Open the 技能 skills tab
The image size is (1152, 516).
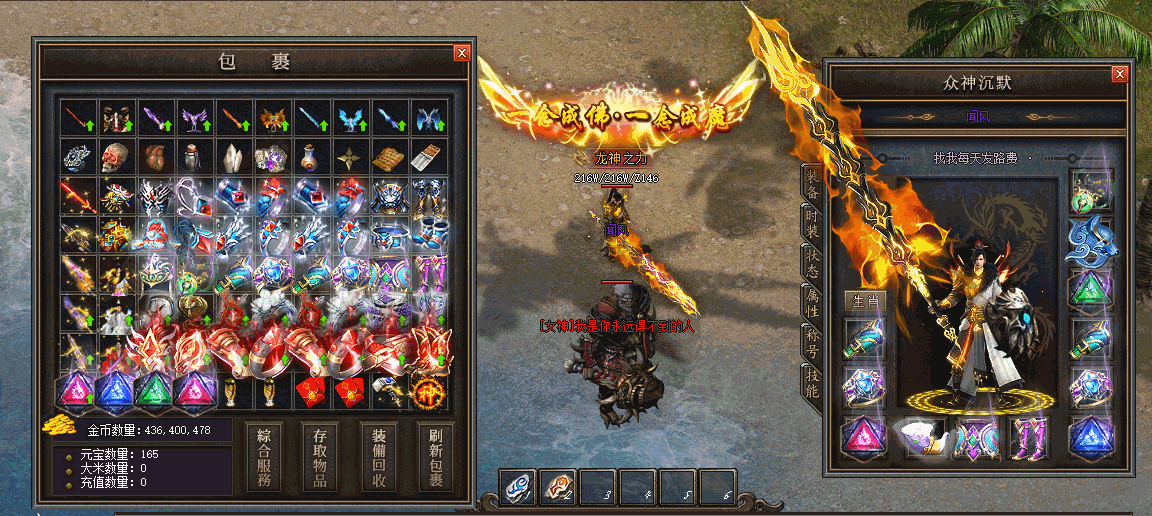click(812, 382)
